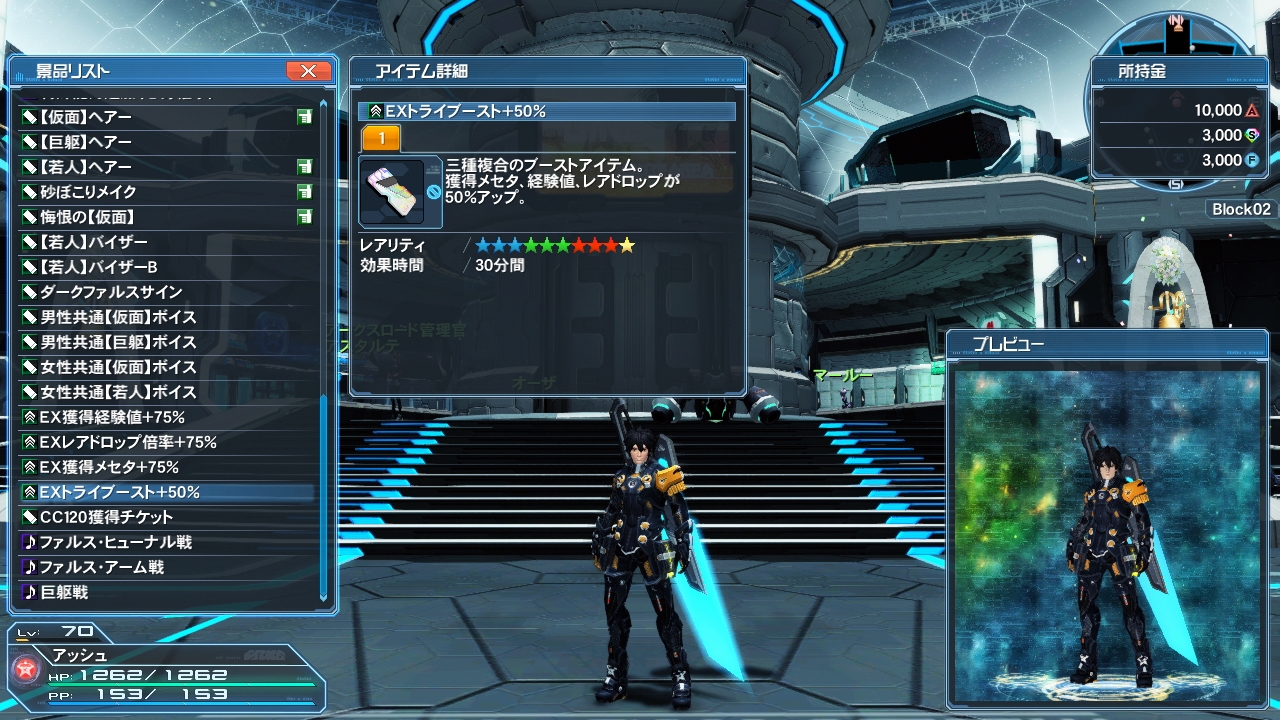Screen dimensions: 1280x720
Task: Choose EXレアドロップ倍率+75% in the list
Action: [127, 442]
